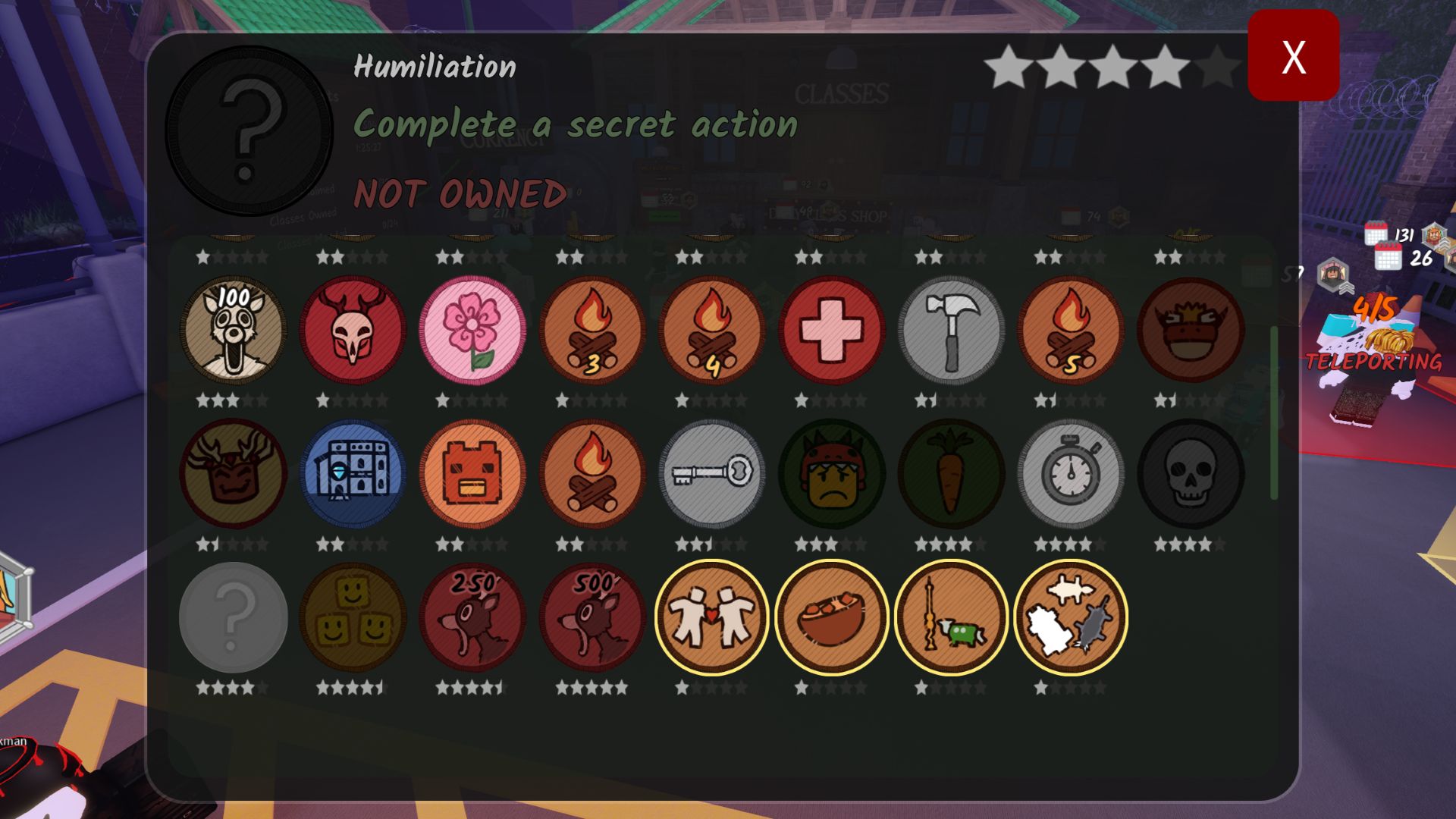This screenshot has height=819, width=1456.
Task: Select the animal pelts badge
Action: point(1070,617)
